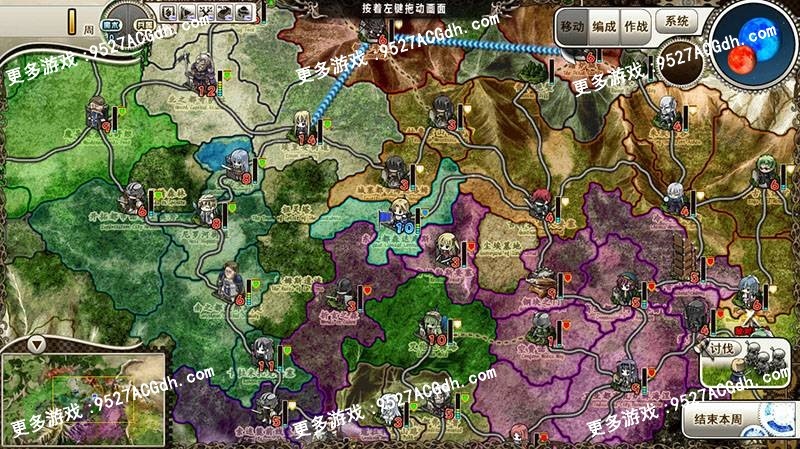This screenshot has width=800, height=449.
Task: Select the unit showing troop count 12
Action: (x=204, y=72)
